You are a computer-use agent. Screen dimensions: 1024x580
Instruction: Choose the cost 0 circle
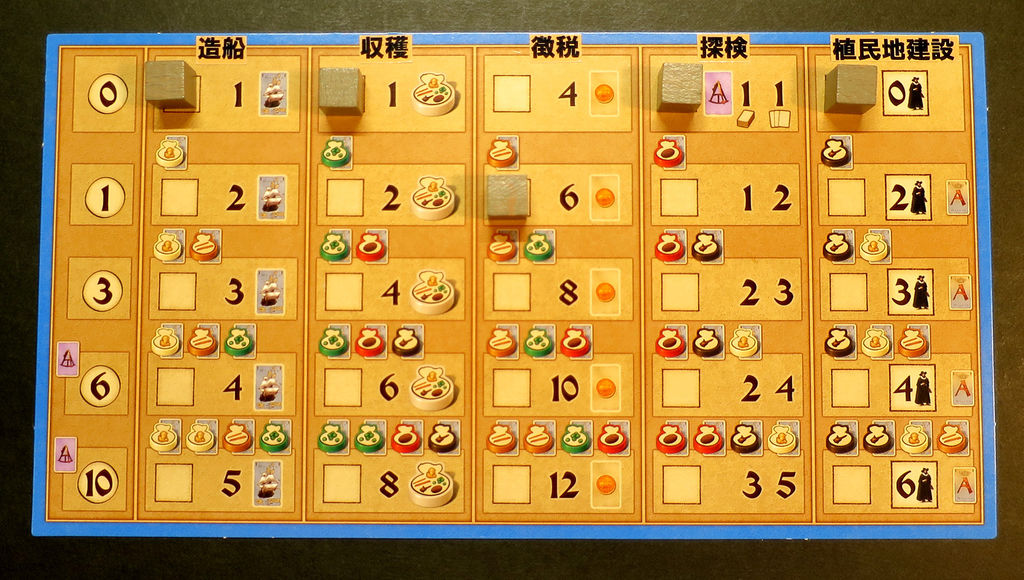click(107, 95)
